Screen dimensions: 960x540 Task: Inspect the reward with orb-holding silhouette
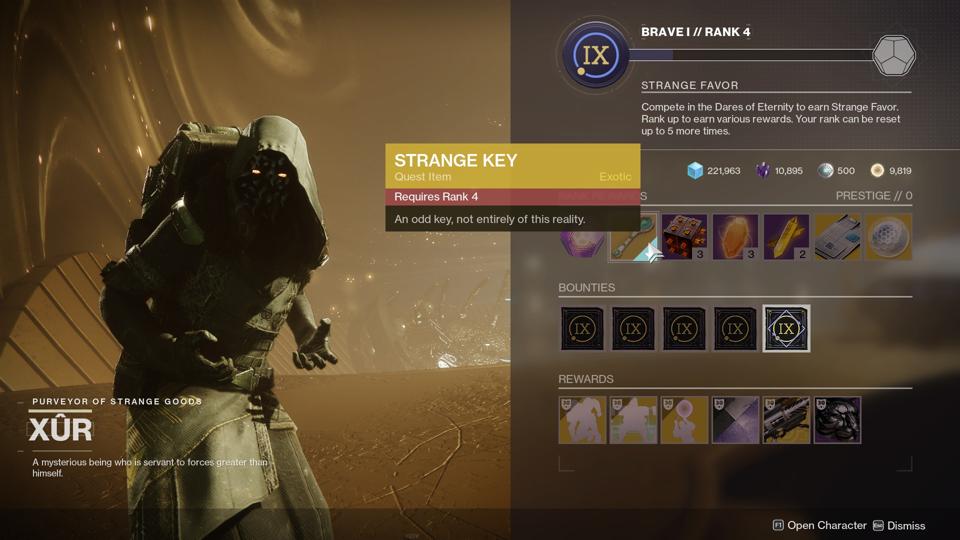[684, 420]
